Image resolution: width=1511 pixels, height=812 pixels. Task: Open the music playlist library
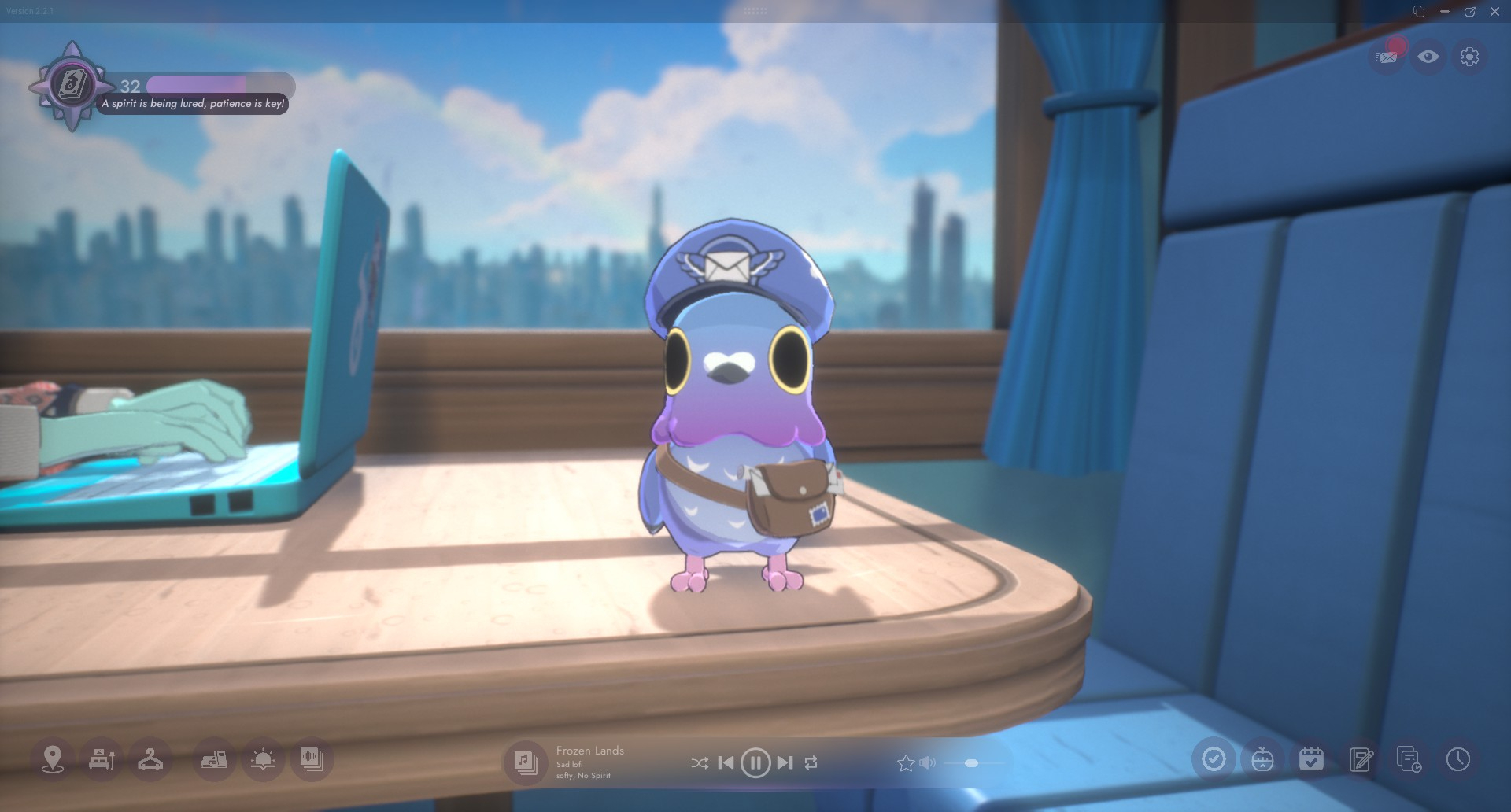(525, 762)
